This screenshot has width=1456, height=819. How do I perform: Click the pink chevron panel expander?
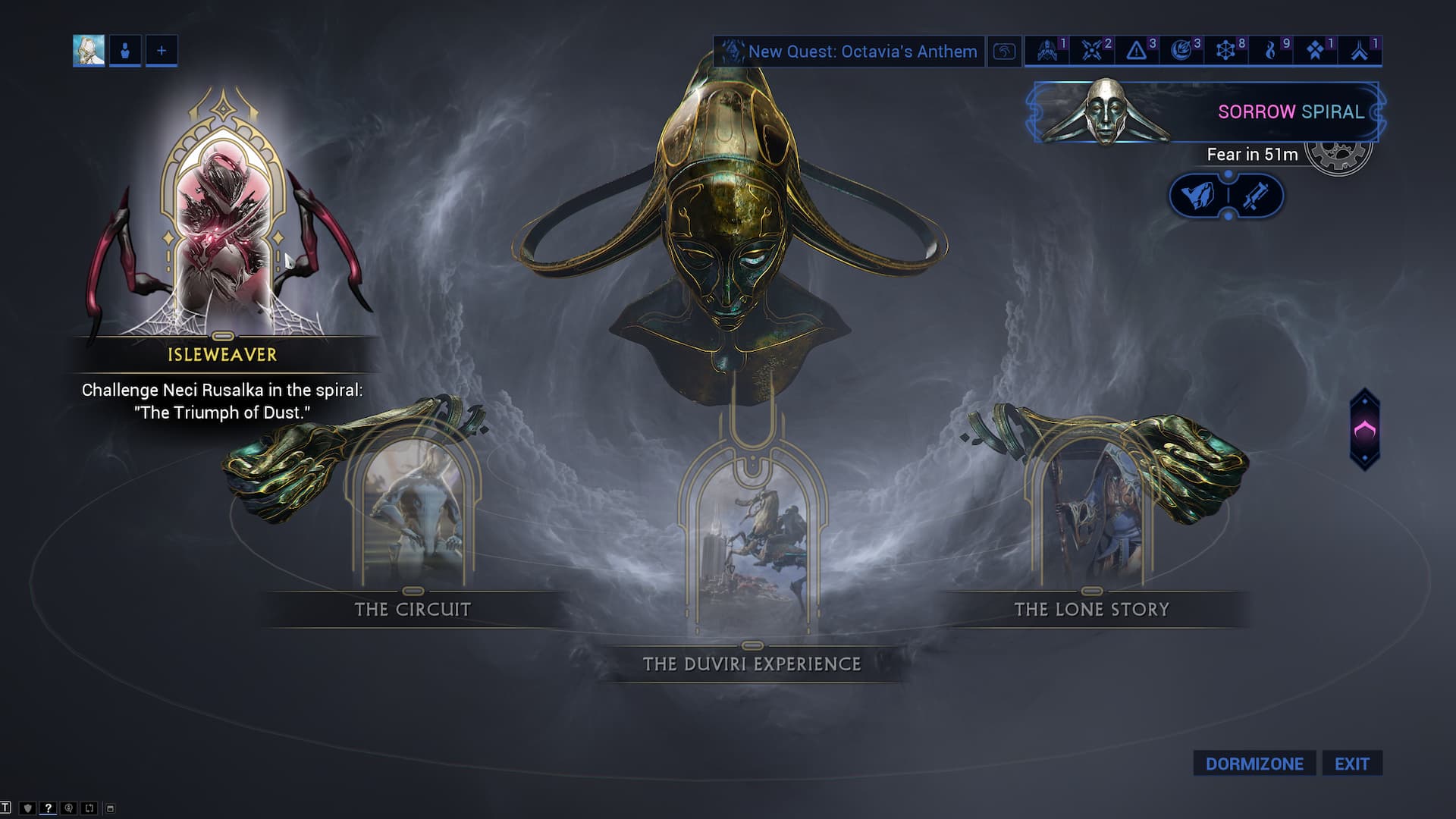(1364, 430)
